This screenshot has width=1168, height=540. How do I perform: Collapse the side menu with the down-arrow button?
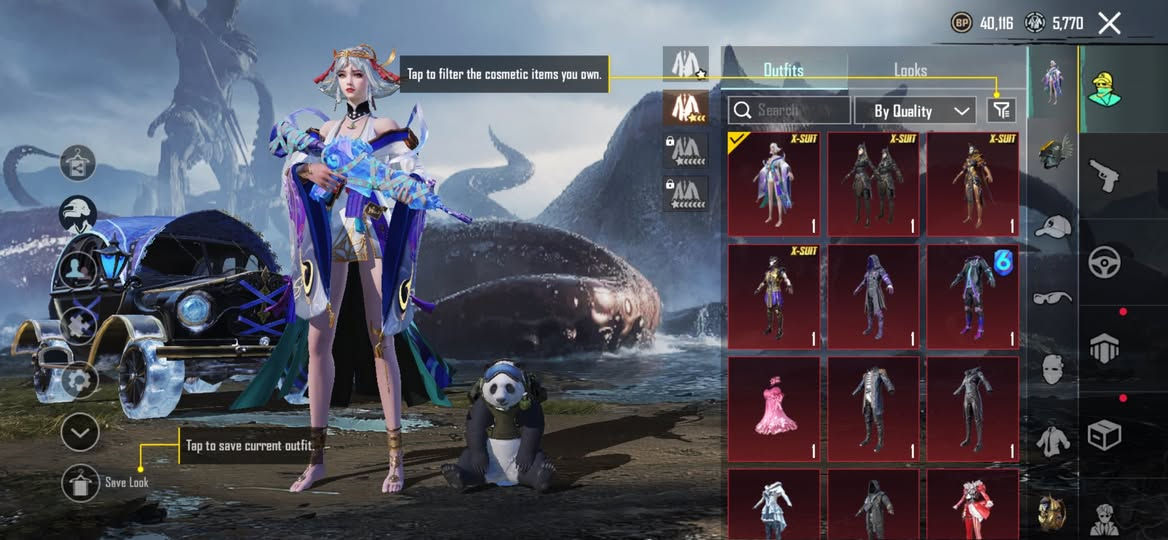pos(79,432)
